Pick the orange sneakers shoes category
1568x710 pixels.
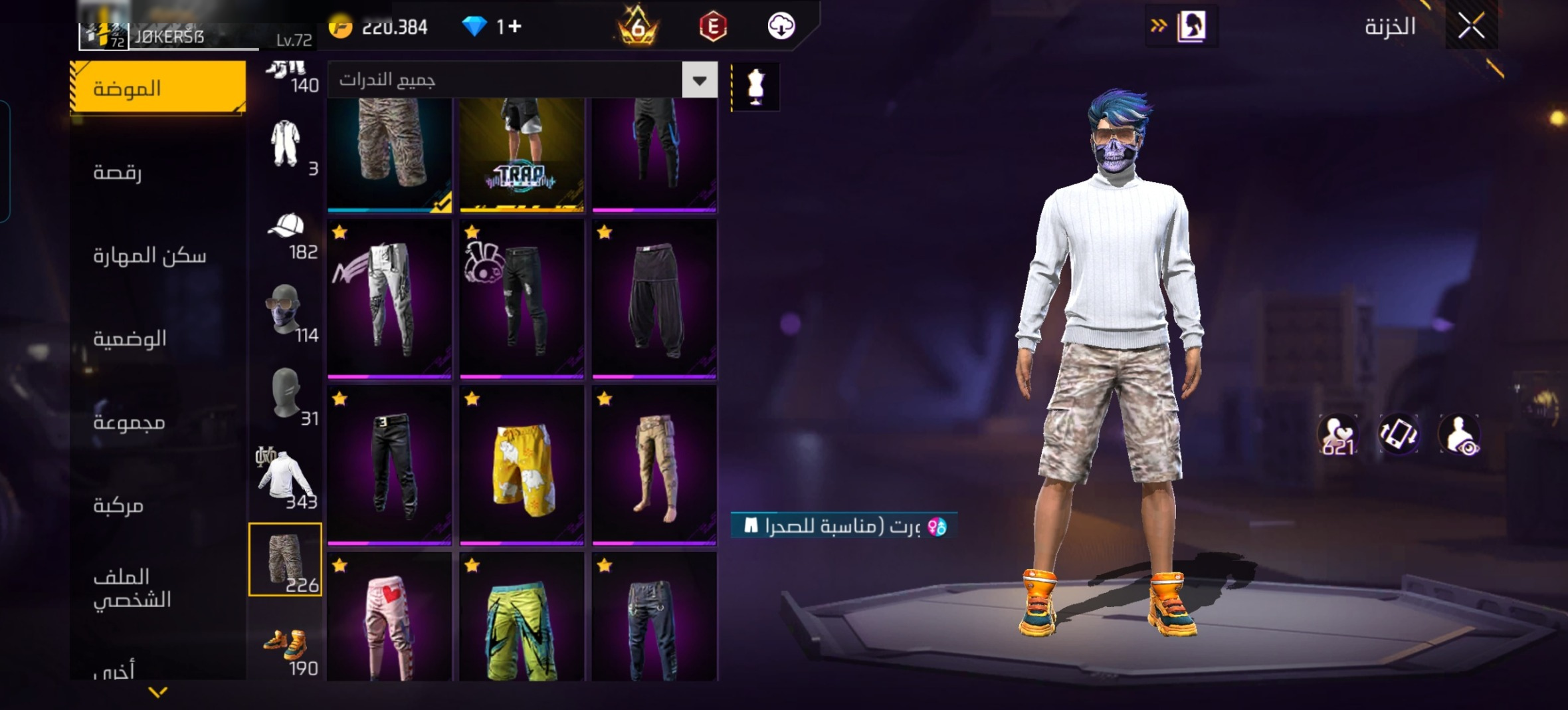click(x=286, y=643)
